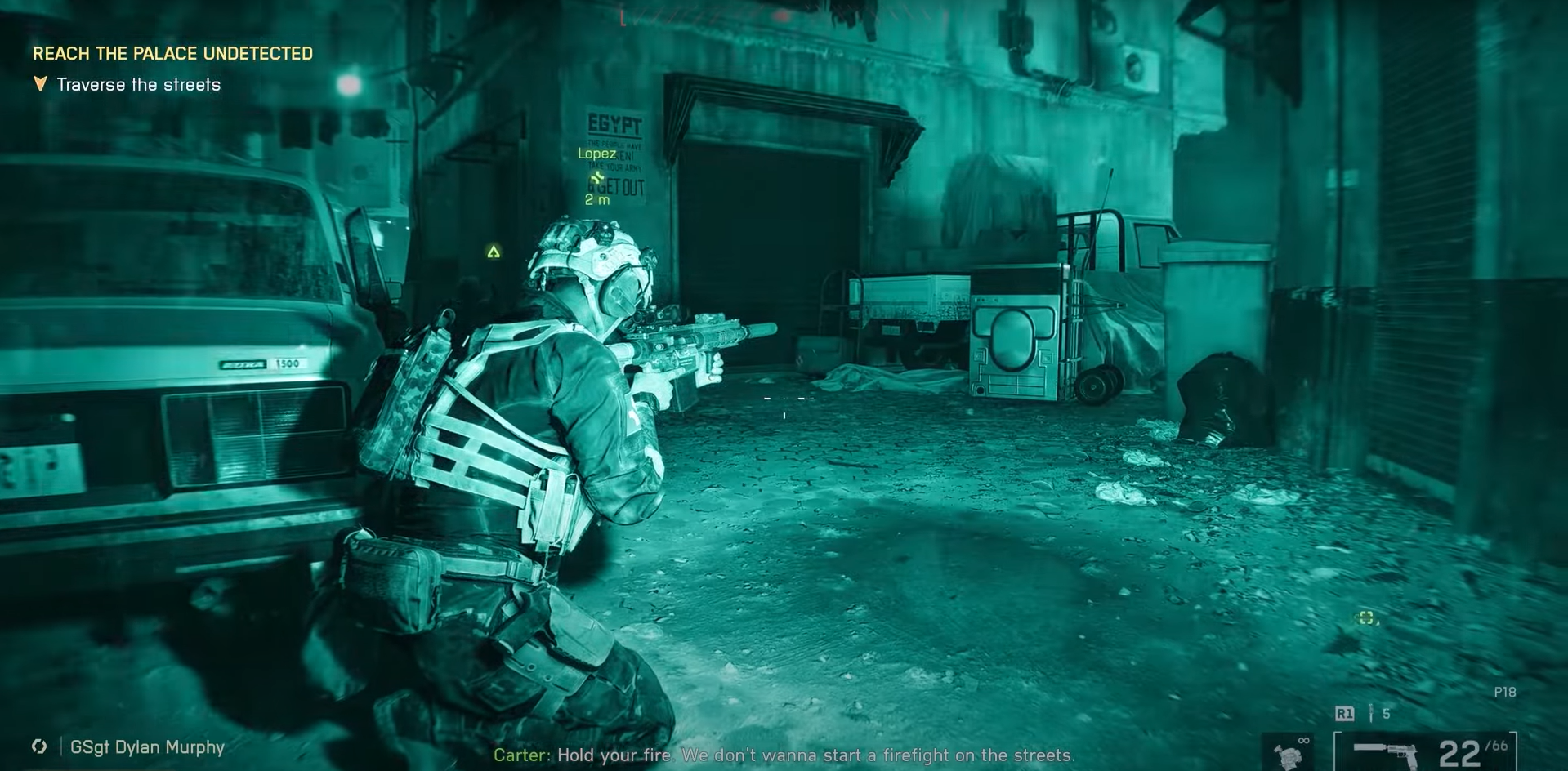Image resolution: width=1568 pixels, height=771 pixels.
Task: Expand the Lopez teammate nametag
Action: [x=596, y=154]
